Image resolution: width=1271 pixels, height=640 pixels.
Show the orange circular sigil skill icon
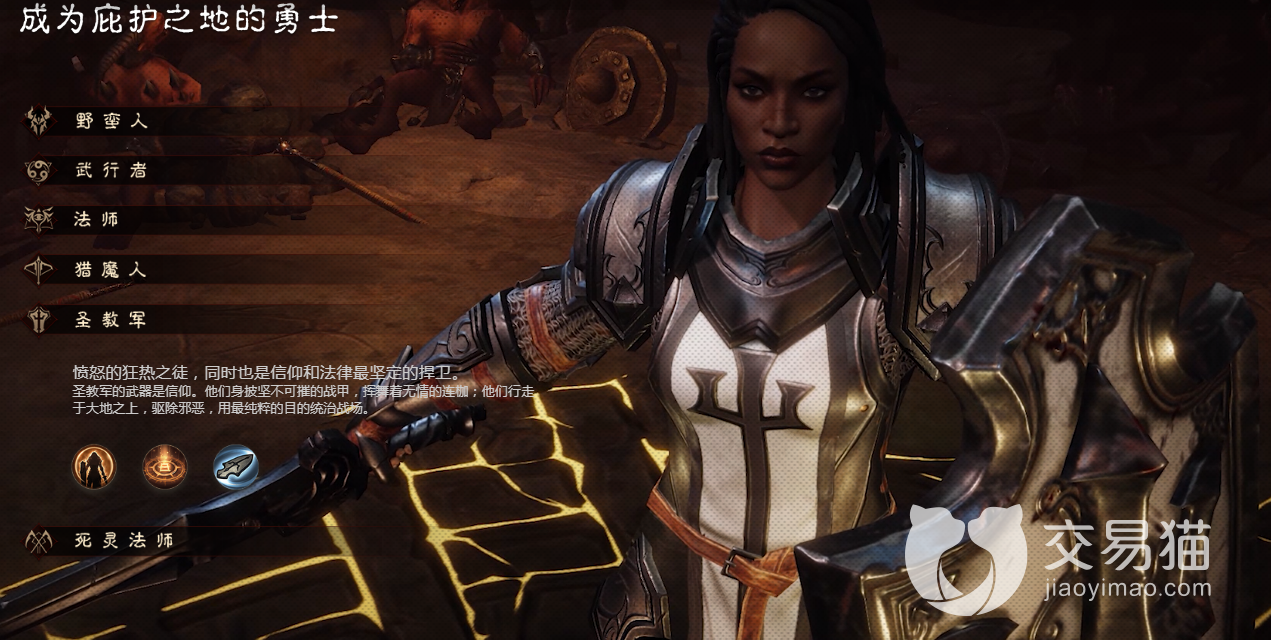165,467
